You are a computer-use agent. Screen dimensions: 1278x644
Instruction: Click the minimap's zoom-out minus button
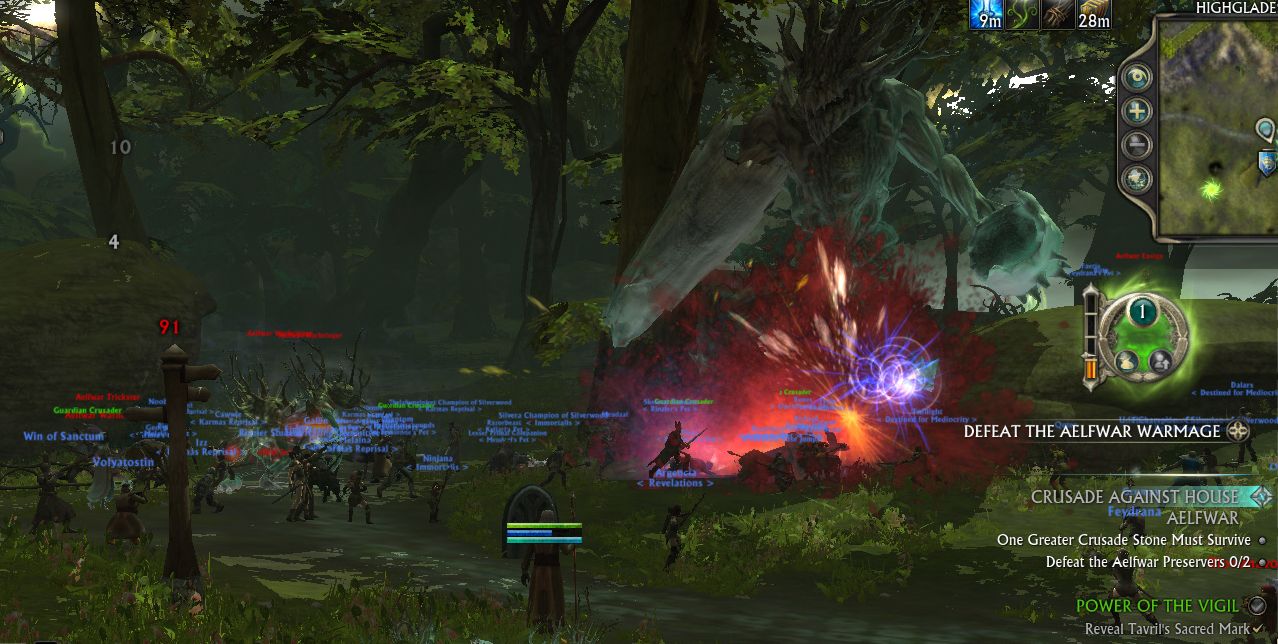tap(1137, 145)
